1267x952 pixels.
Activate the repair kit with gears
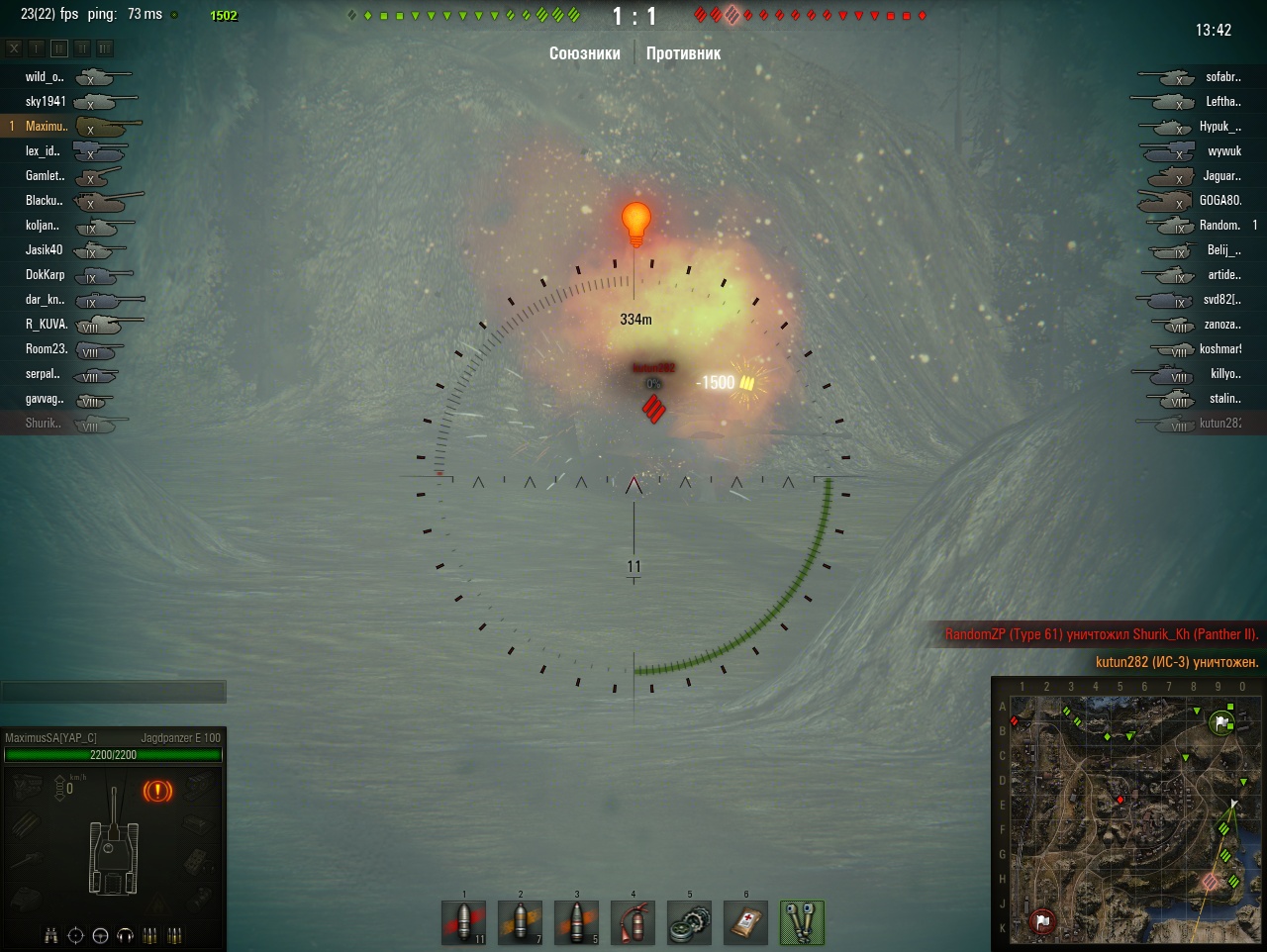point(689,922)
